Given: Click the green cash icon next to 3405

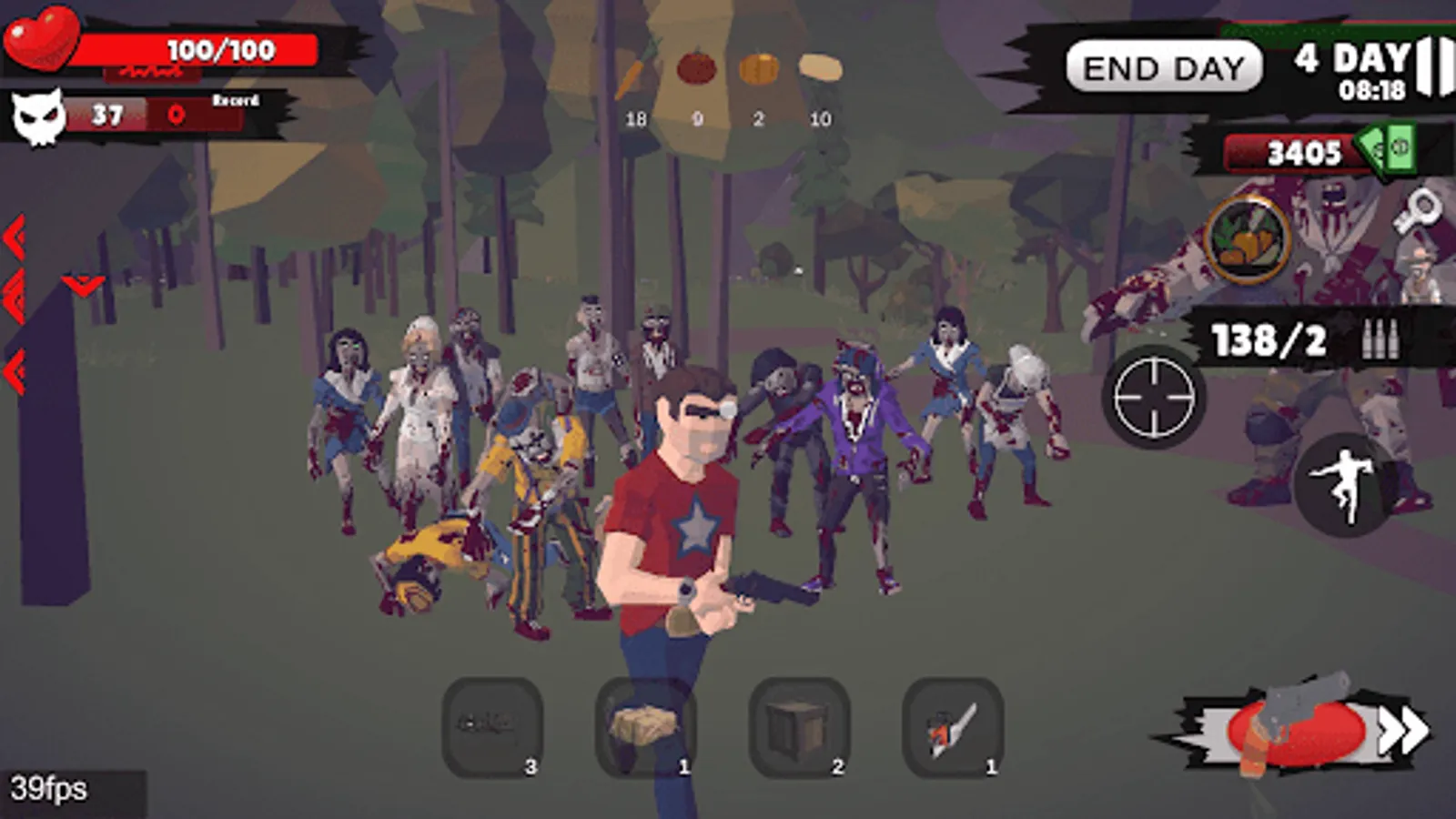Looking at the screenshot, I should 1389,147.
